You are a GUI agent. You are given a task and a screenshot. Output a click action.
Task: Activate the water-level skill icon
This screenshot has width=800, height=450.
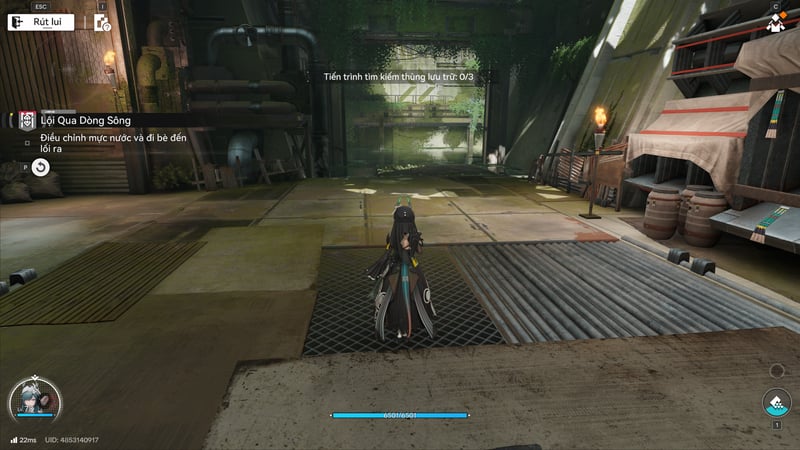pyautogui.click(x=776, y=403)
